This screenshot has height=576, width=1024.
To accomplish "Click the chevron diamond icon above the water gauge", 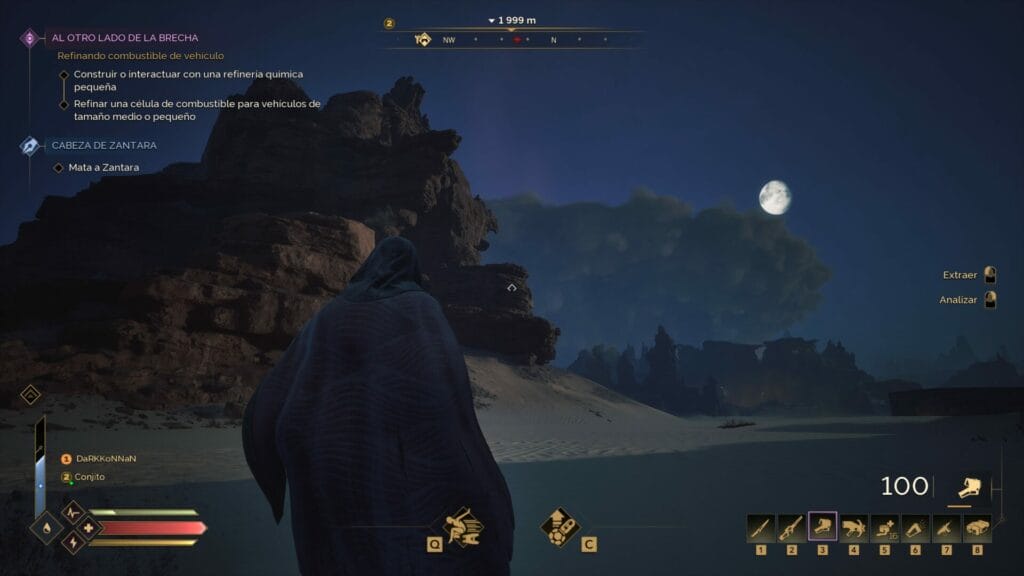I will (x=29, y=395).
